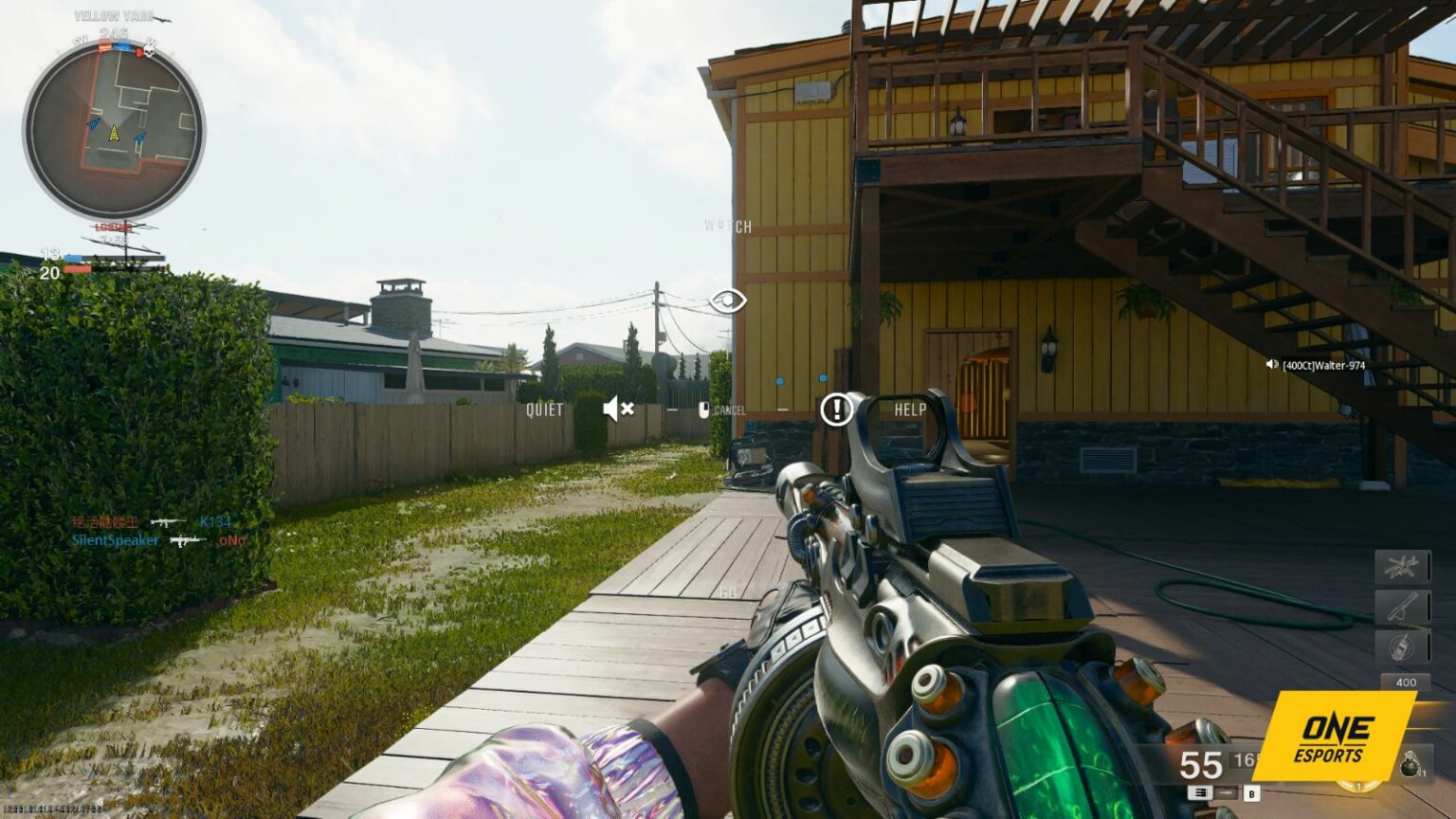
Task: Click the weapon icon next to K134
Action: [x=166, y=520]
